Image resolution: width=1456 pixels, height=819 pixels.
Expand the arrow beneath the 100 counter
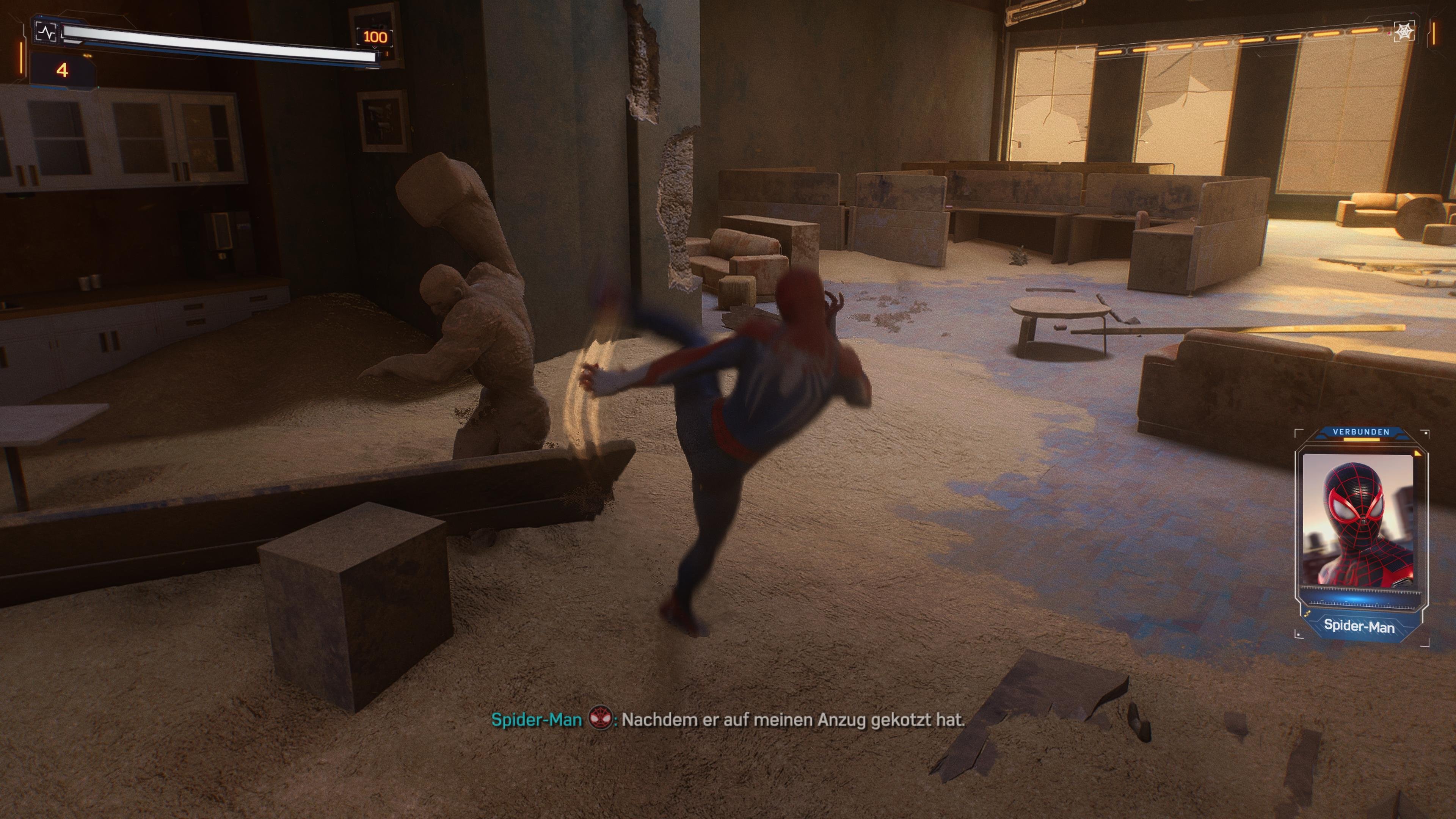375,47
